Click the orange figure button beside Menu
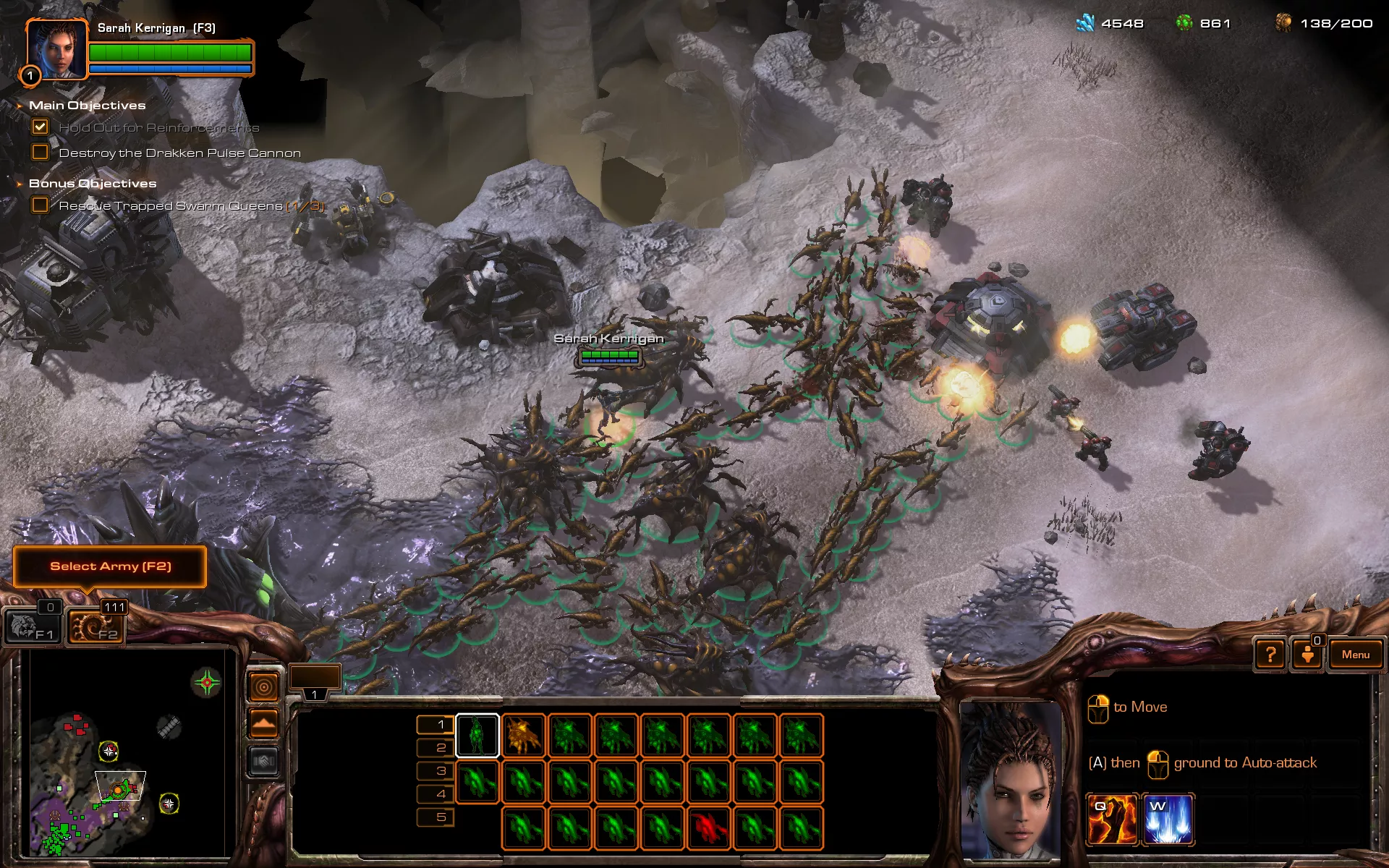The image size is (1389, 868). coord(1307,655)
